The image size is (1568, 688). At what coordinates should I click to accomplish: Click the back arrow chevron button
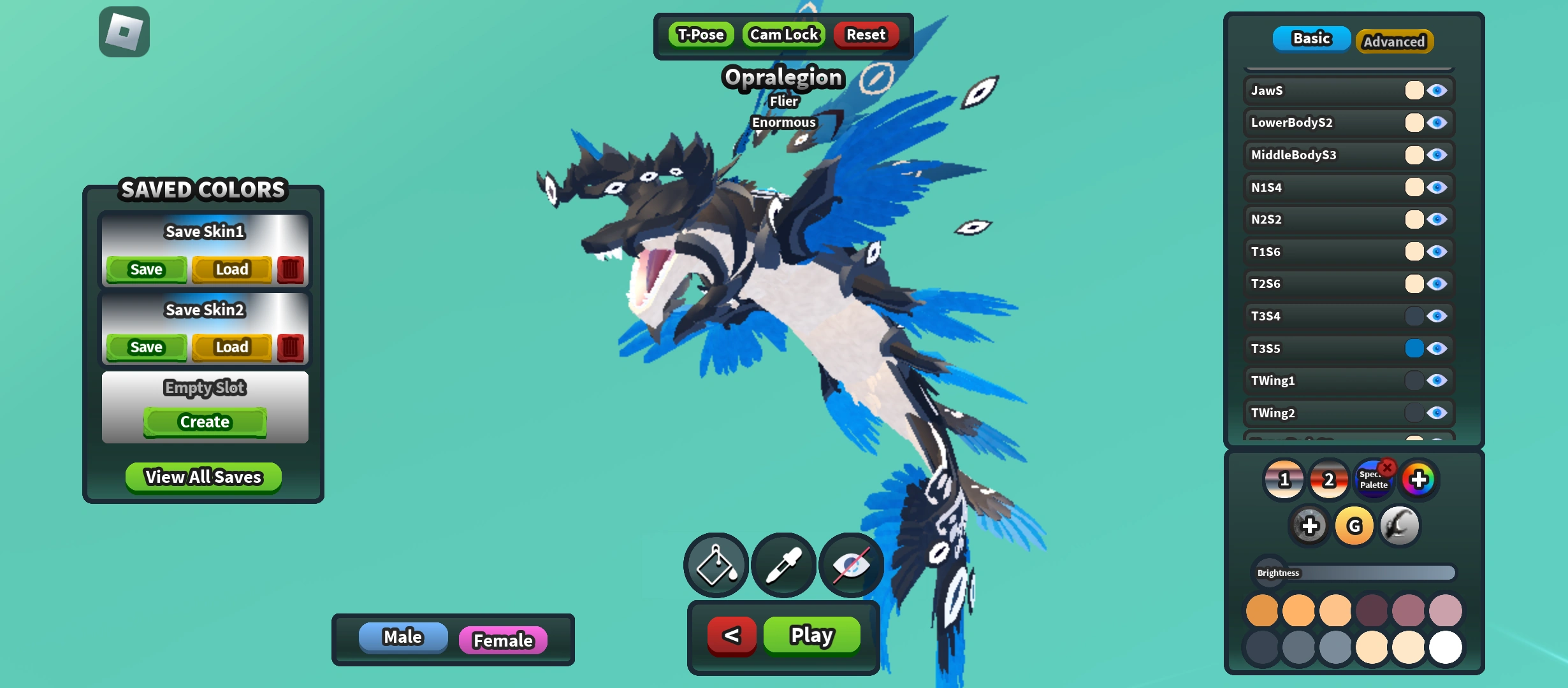pos(731,634)
